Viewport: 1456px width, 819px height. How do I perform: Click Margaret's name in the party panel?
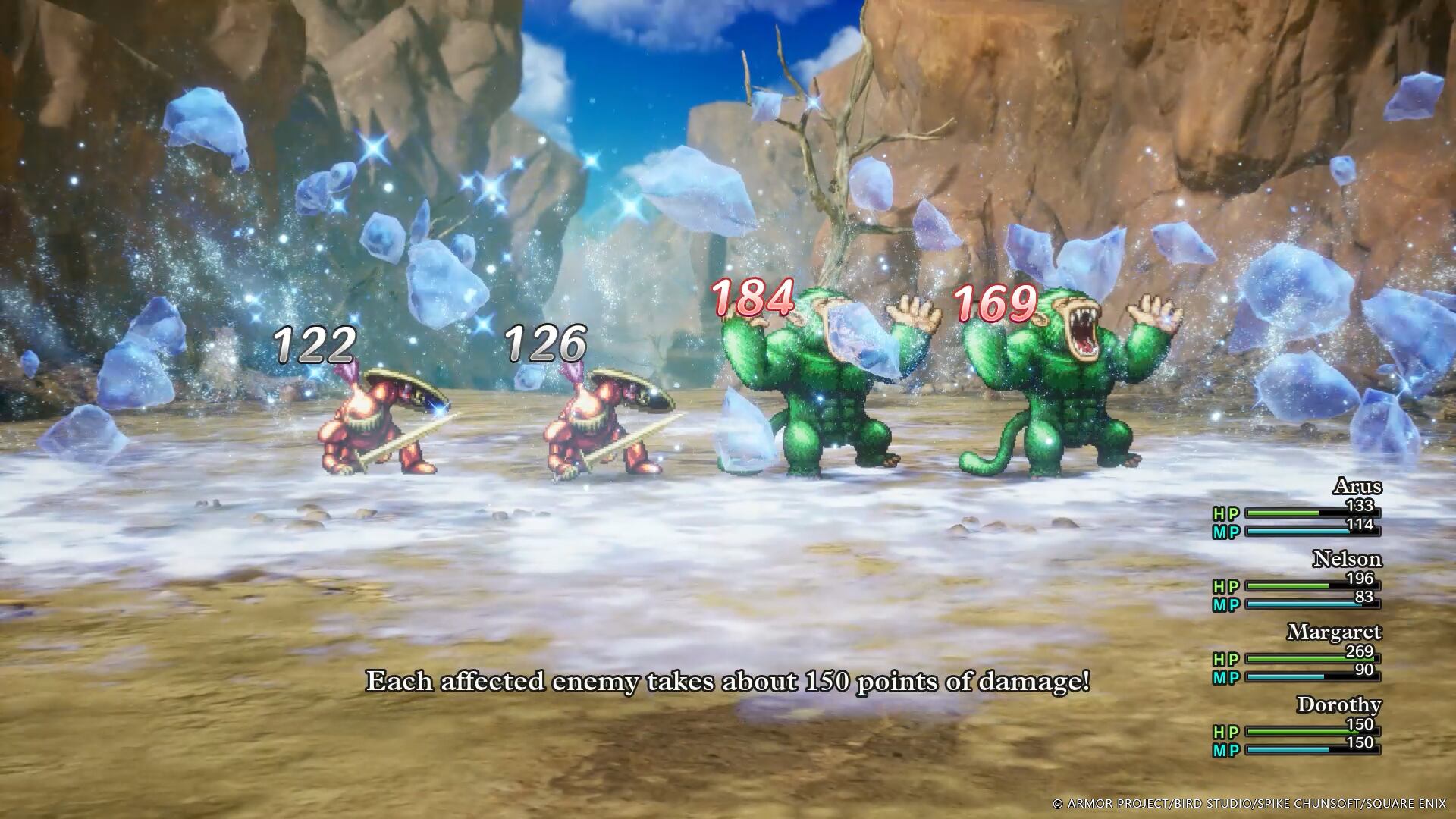pos(1334,632)
